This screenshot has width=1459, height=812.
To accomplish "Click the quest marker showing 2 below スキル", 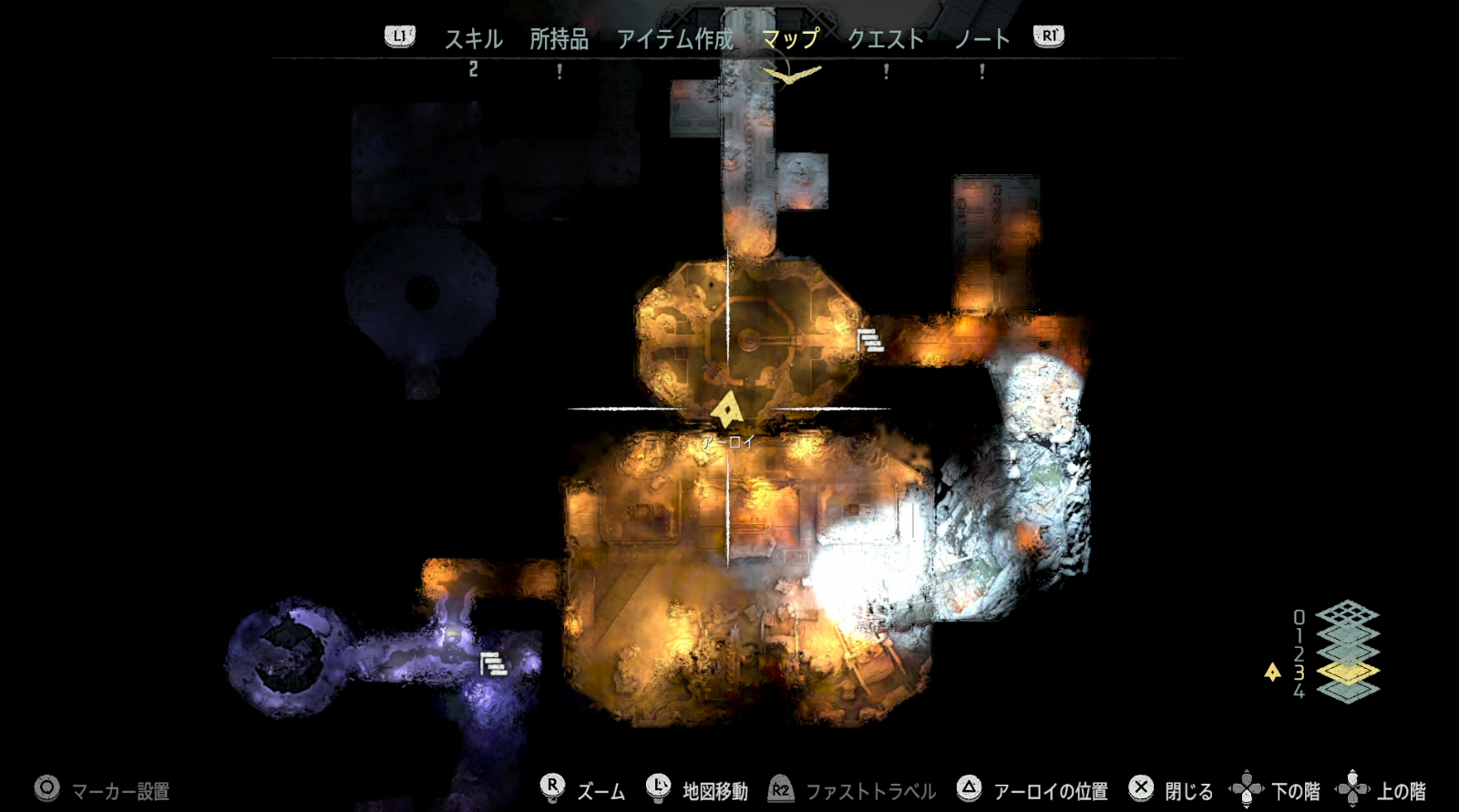I will 473,69.
